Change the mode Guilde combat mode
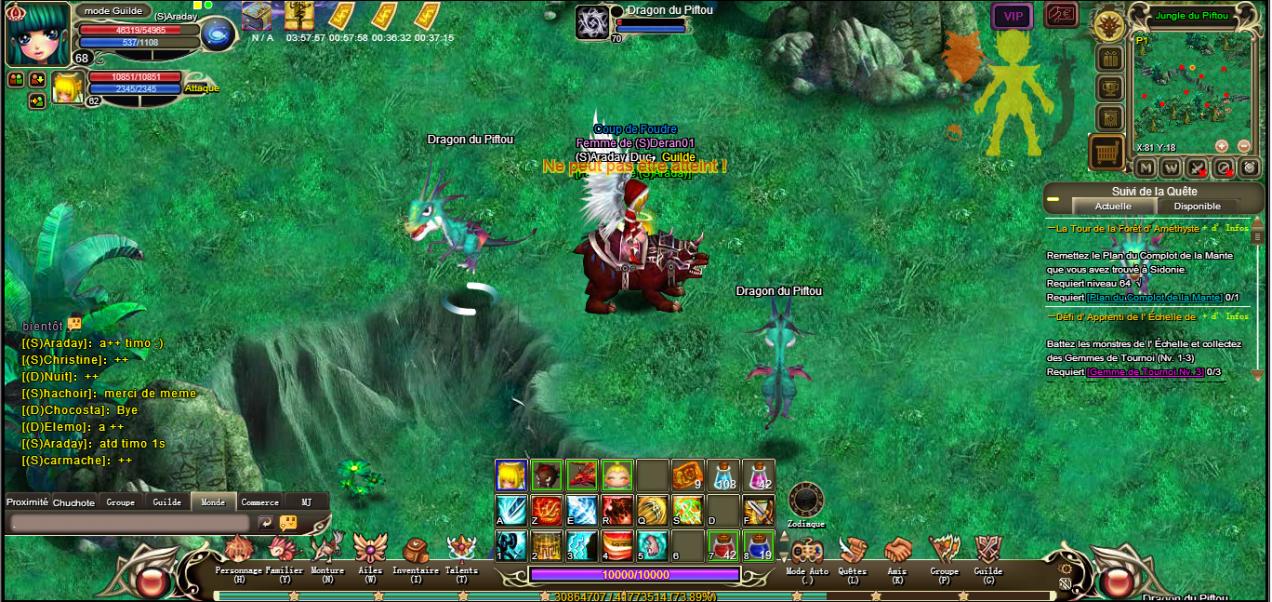This screenshot has height=602, width=1272. (x=112, y=10)
